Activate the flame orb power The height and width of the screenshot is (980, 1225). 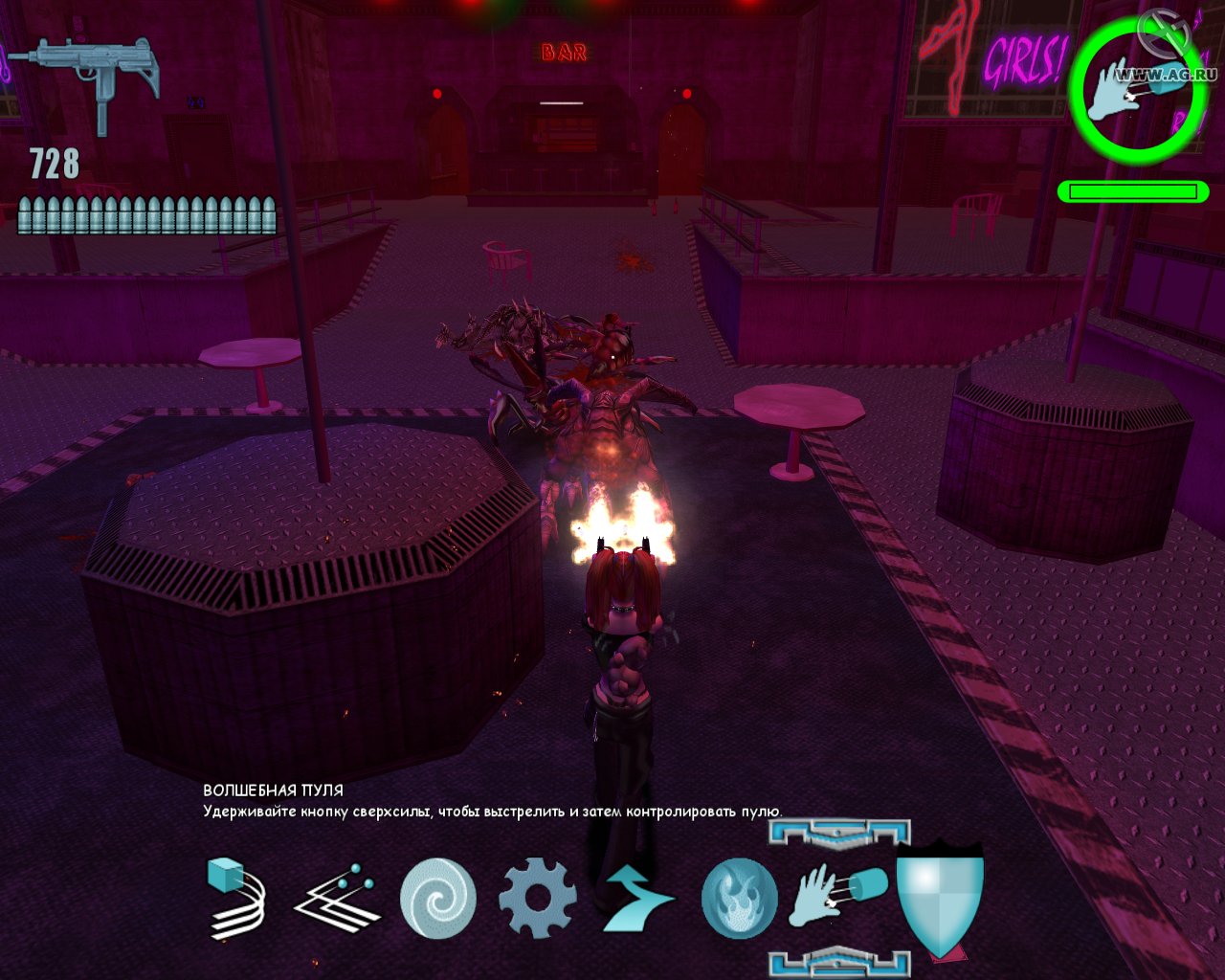pos(739,898)
